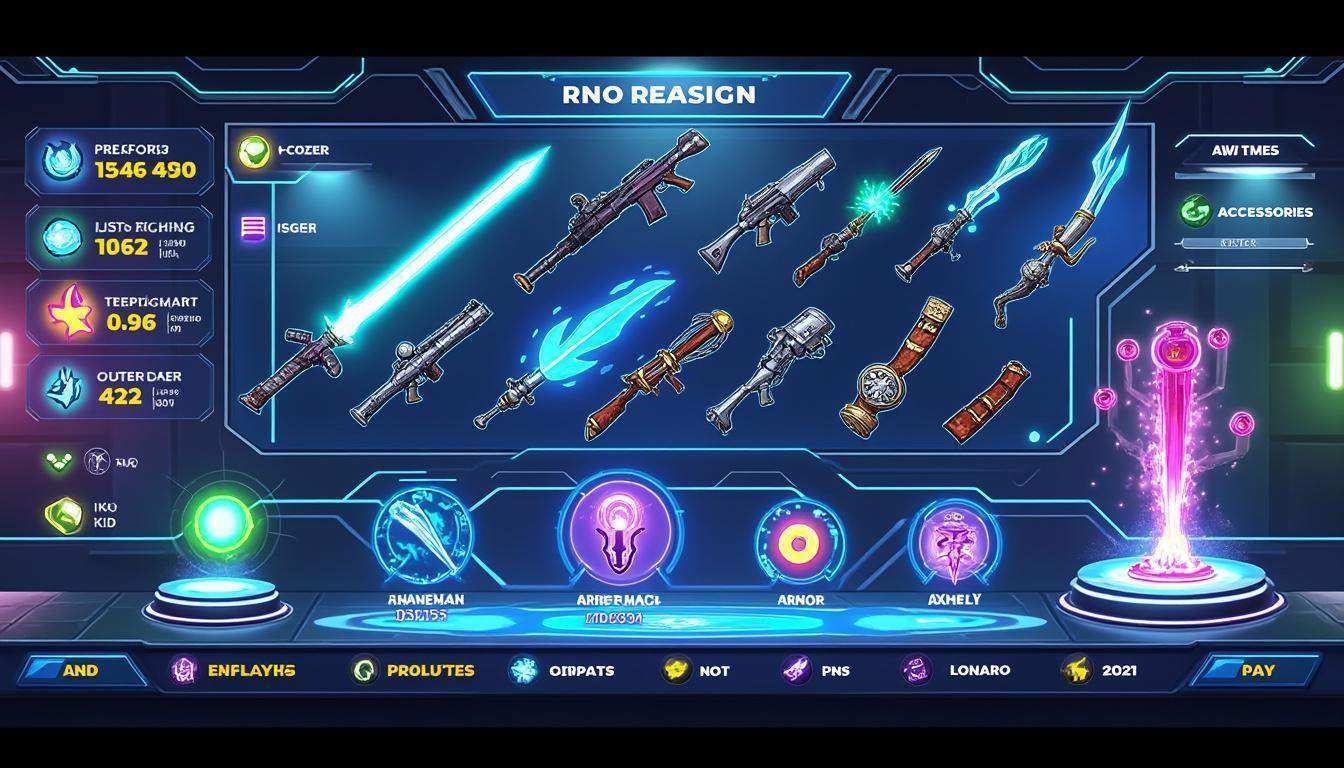Select the green IKO KID gem icon
1344x768 pixels.
(x=64, y=515)
